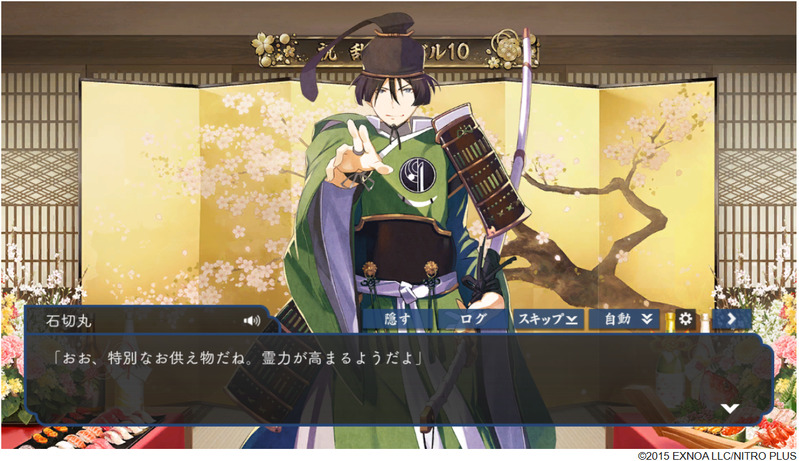
Task: Advance dialogue with the down arrow
Action: point(730,408)
